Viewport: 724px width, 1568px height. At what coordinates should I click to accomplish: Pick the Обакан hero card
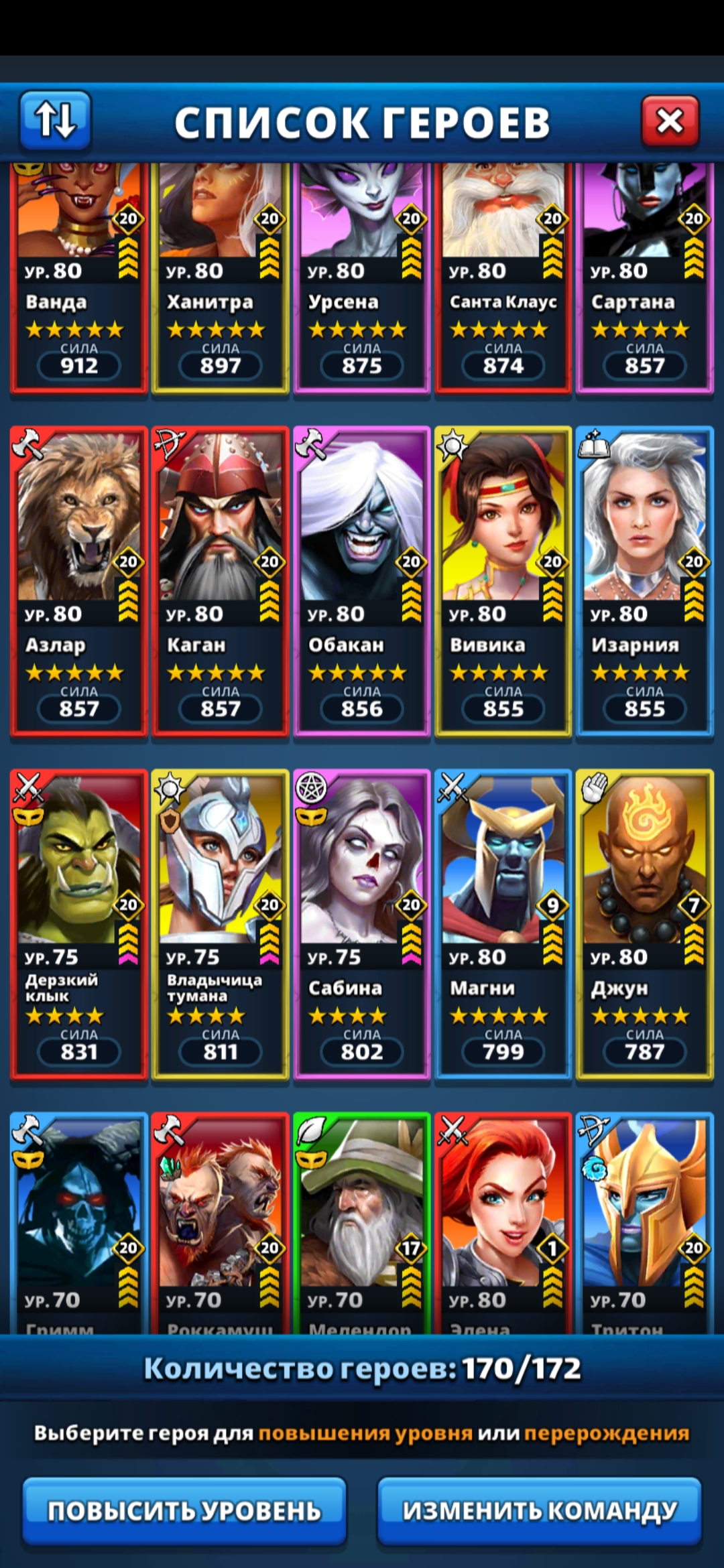click(361, 581)
